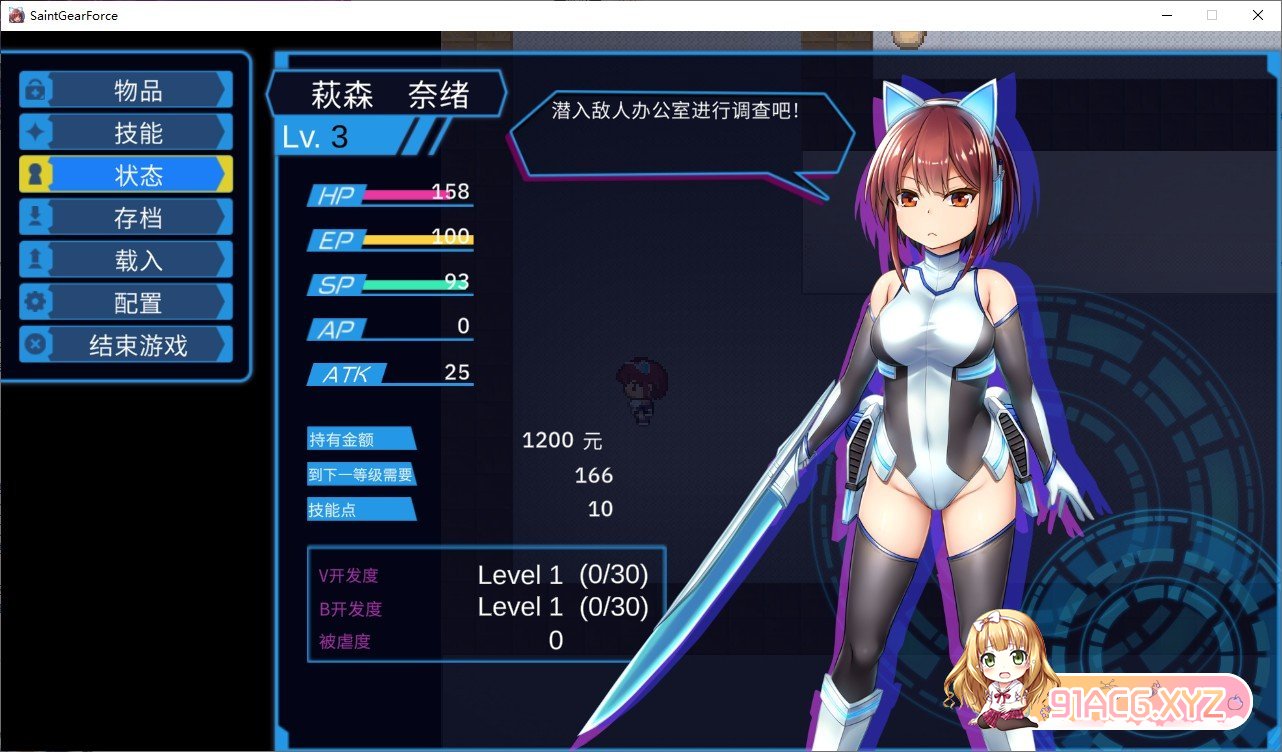The height and width of the screenshot is (752, 1282).
Task: Choose the highlighted 状态 status entry
Action: click(127, 175)
